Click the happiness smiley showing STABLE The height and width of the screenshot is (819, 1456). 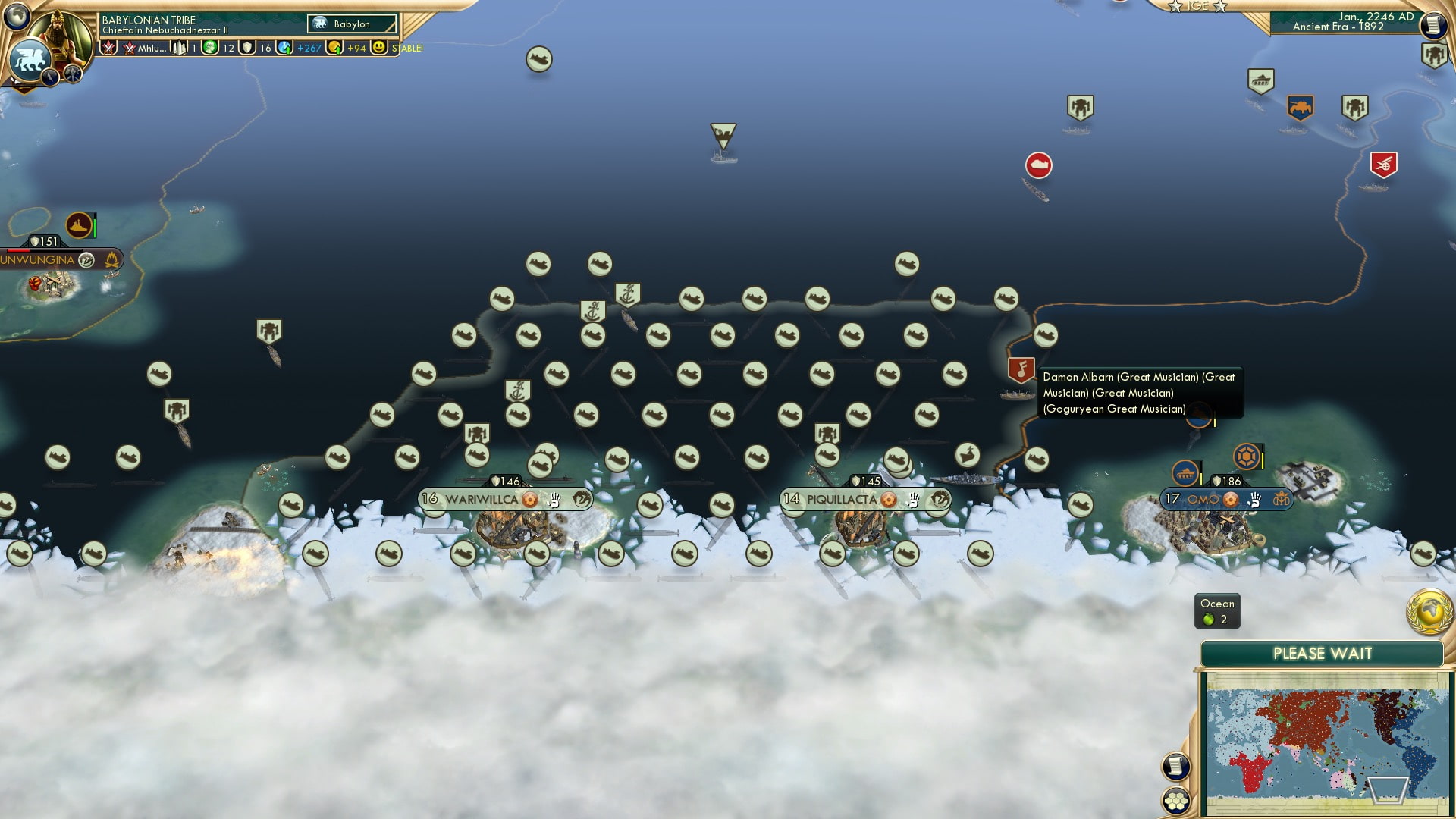click(x=379, y=47)
